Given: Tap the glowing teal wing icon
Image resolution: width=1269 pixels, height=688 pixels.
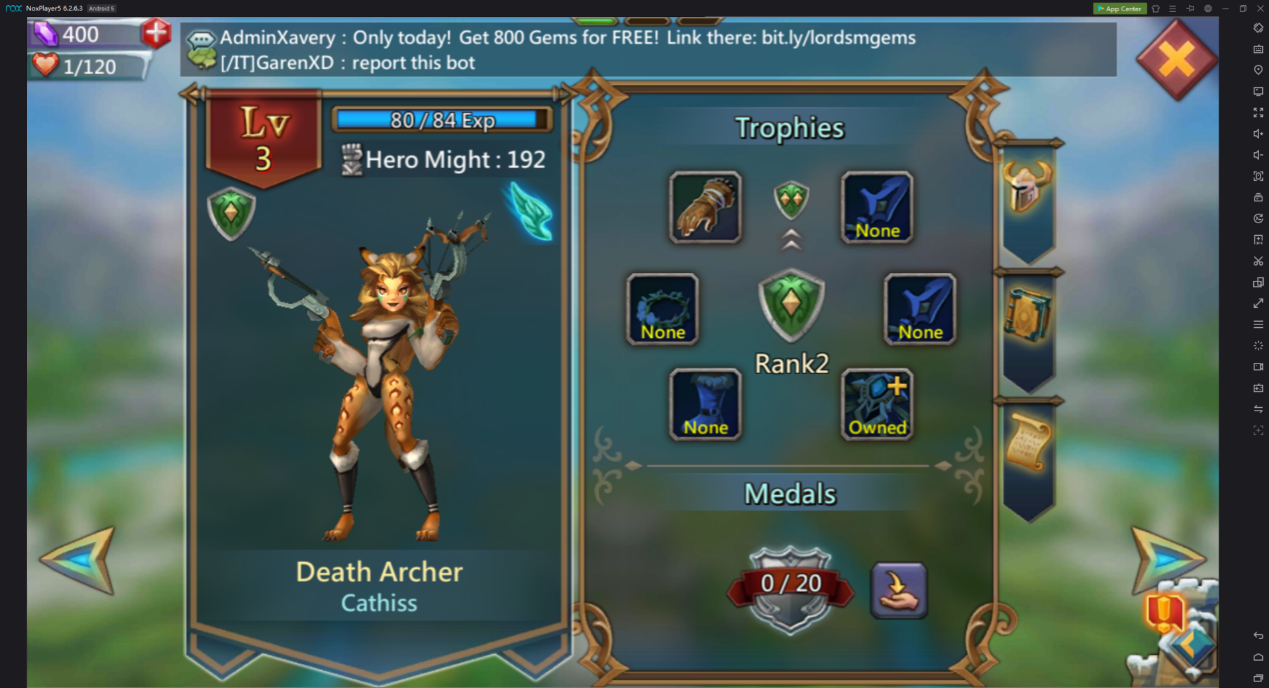Looking at the screenshot, I should coord(530,211).
